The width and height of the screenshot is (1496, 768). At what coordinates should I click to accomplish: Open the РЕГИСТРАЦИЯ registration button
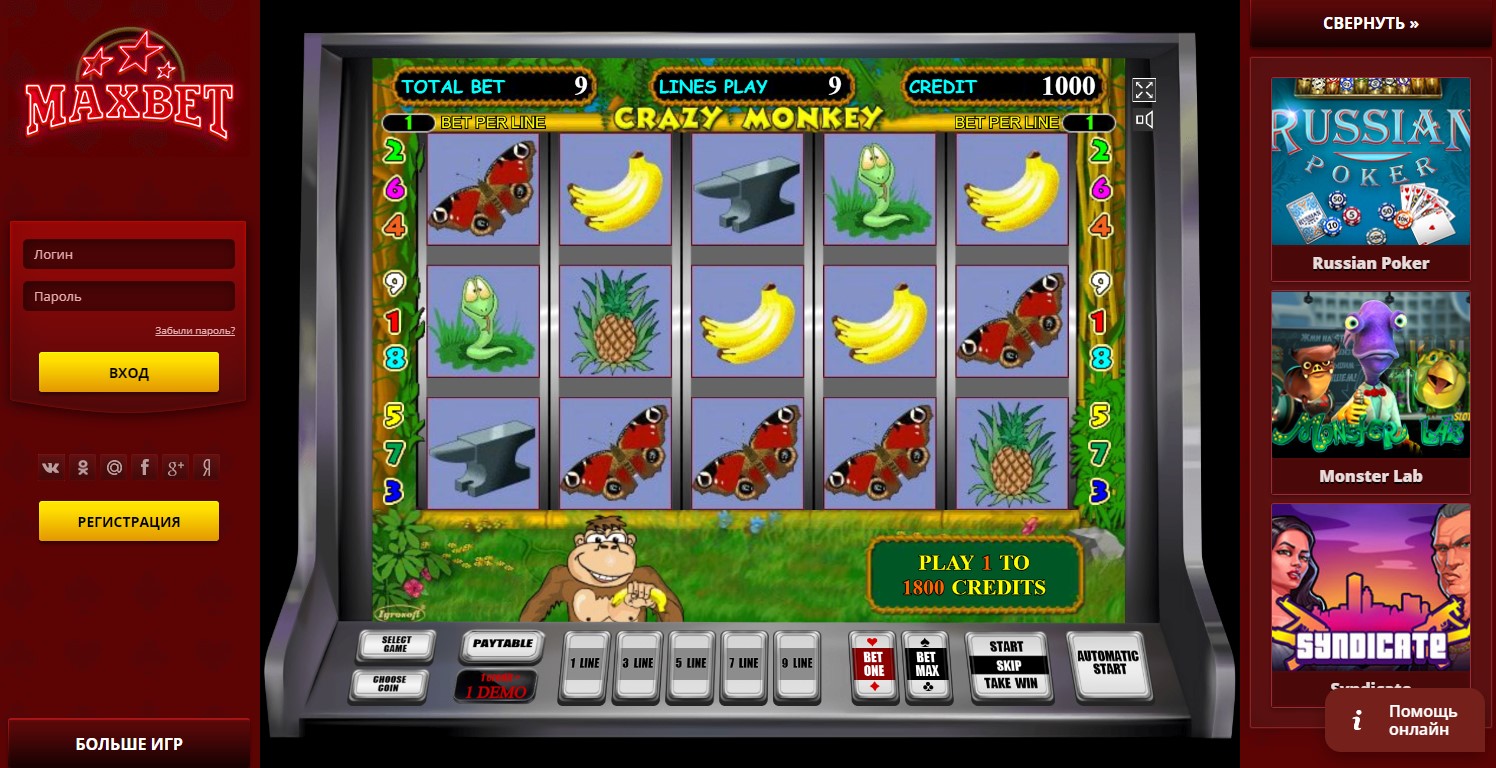(x=129, y=521)
